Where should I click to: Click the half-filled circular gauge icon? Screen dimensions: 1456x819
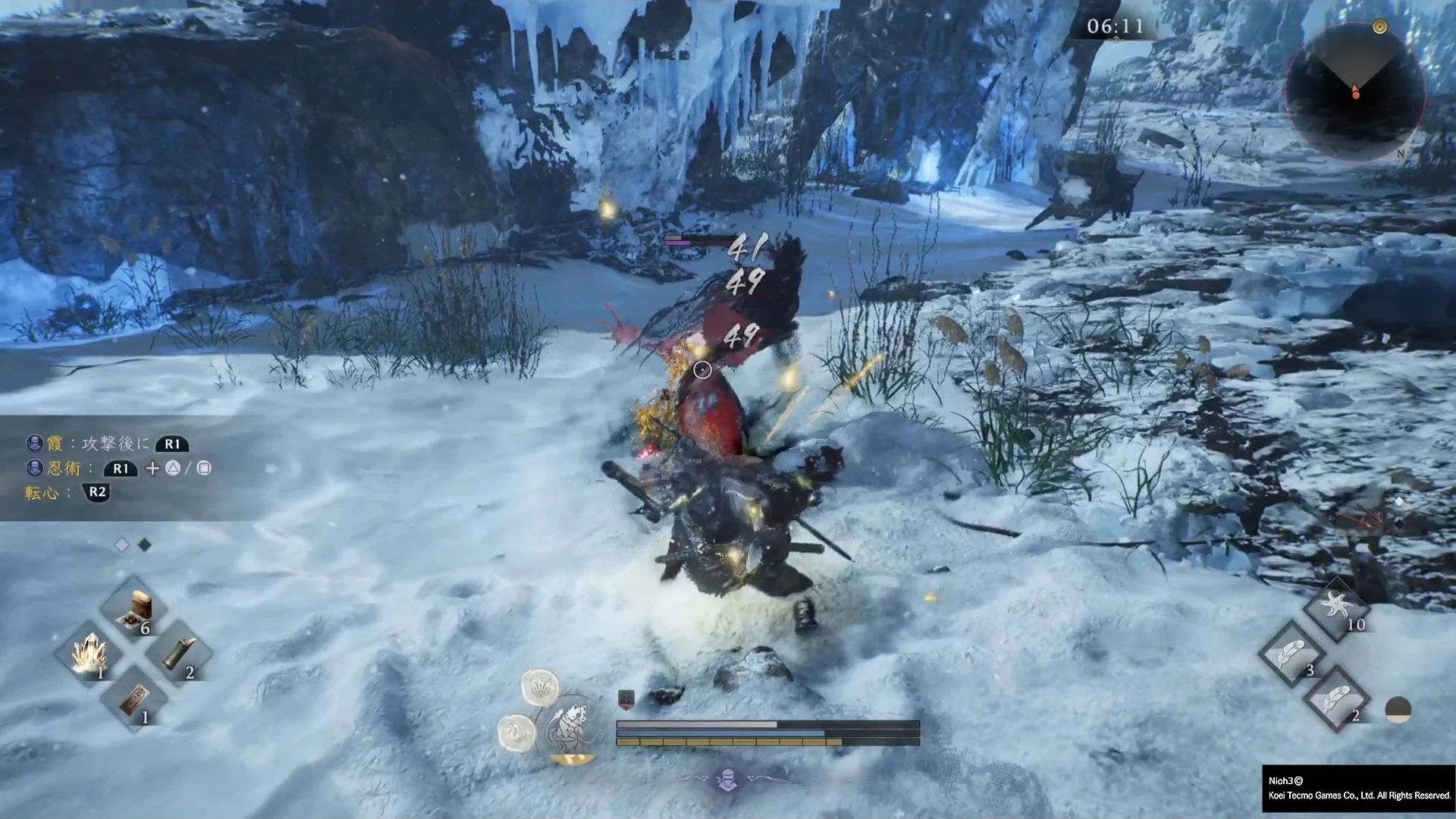1398,710
